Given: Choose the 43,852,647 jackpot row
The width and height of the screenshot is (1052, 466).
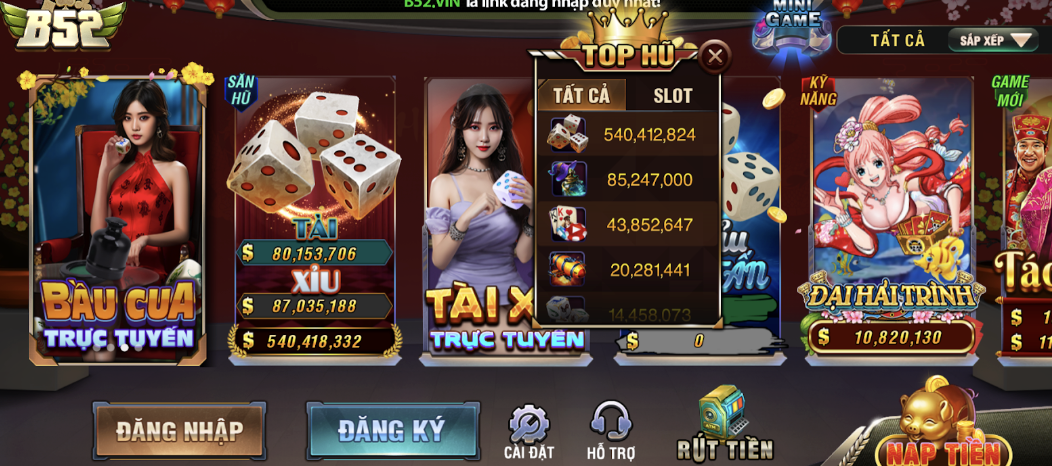Looking at the screenshot, I should pyautogui.click(x=627, y=225).
